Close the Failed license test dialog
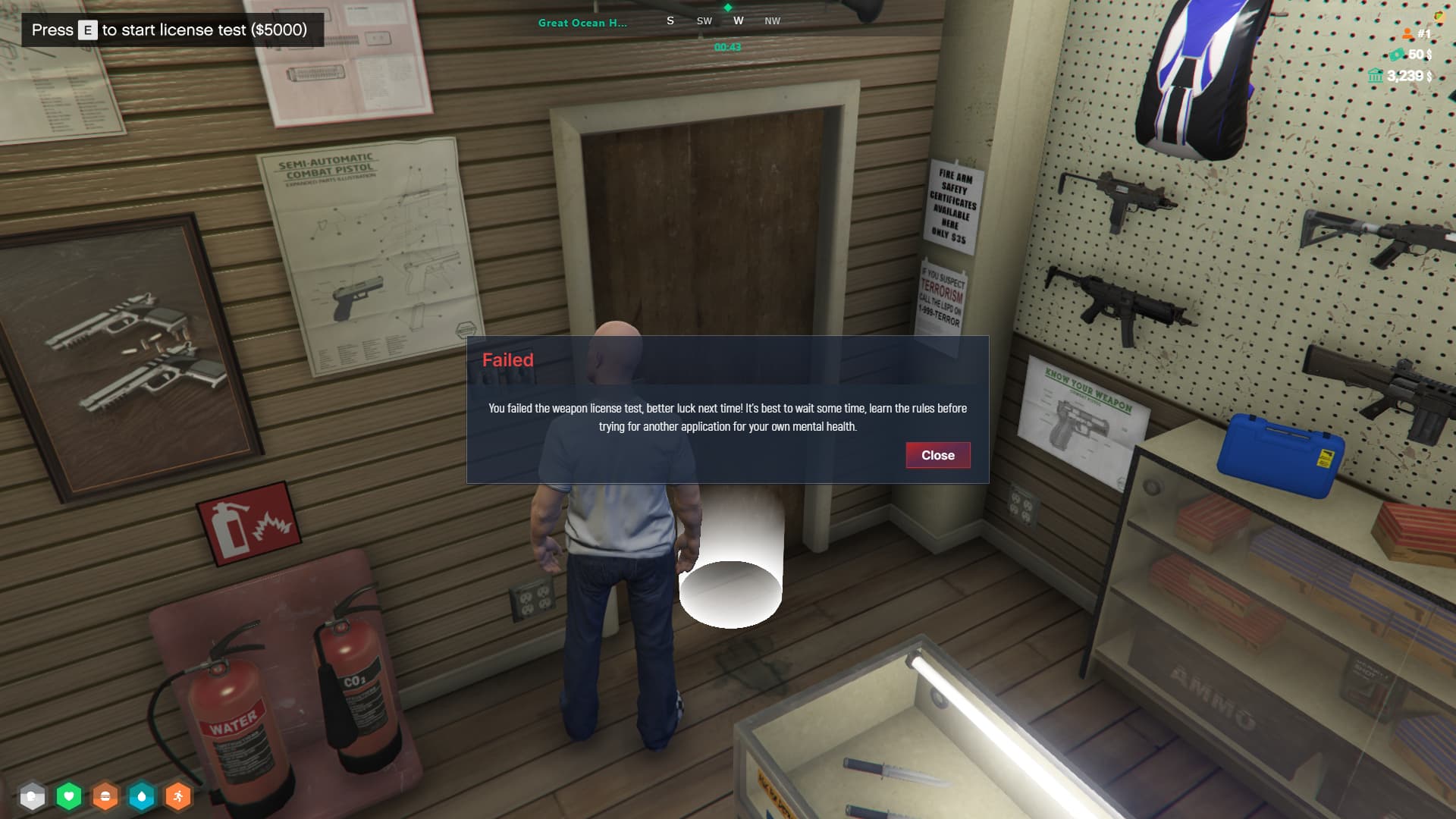Screen dimensions: 1456x819 937,455
